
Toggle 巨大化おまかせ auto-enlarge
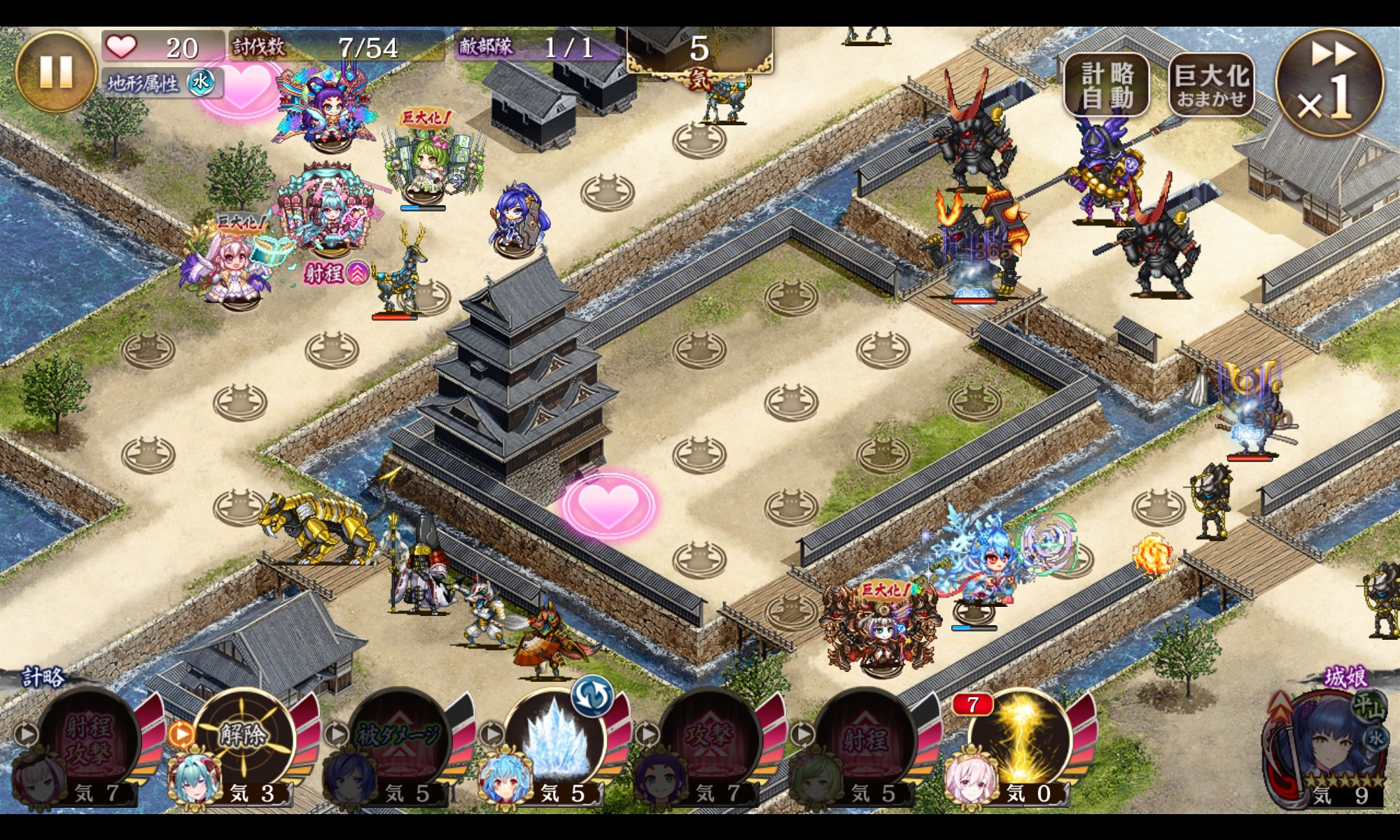coord(1212,85)
